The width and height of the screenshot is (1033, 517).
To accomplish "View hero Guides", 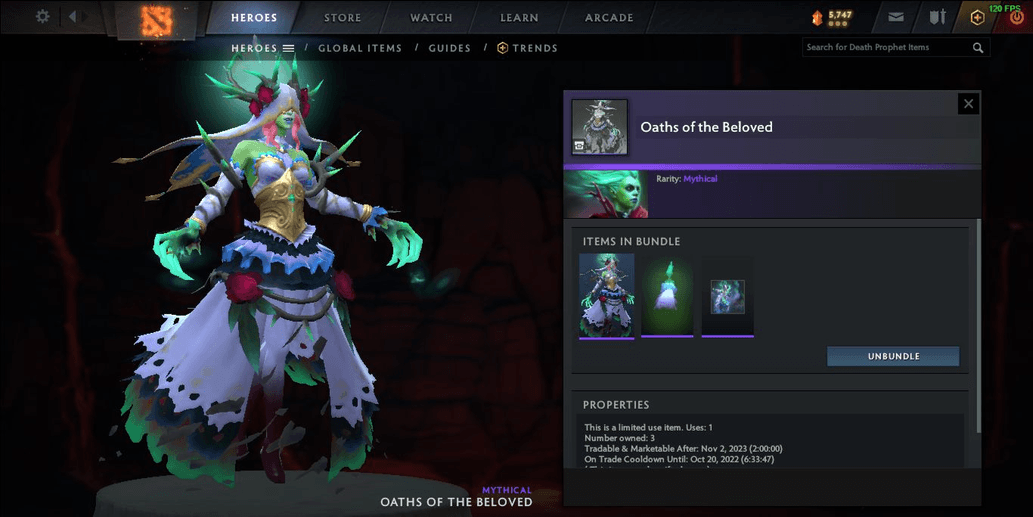I will (x=449, y=48).
